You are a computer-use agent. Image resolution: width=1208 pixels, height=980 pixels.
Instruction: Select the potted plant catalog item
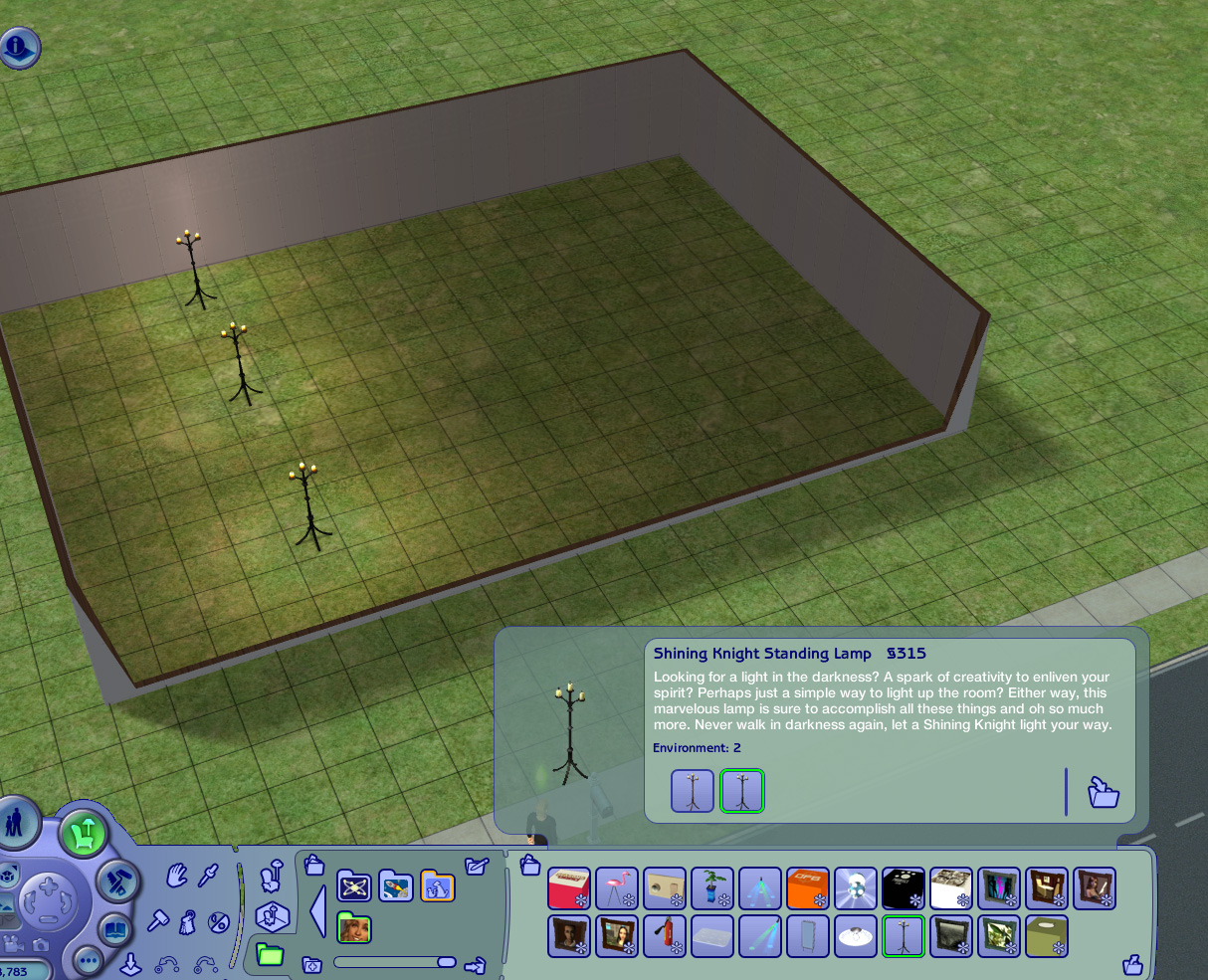point(712,888)
